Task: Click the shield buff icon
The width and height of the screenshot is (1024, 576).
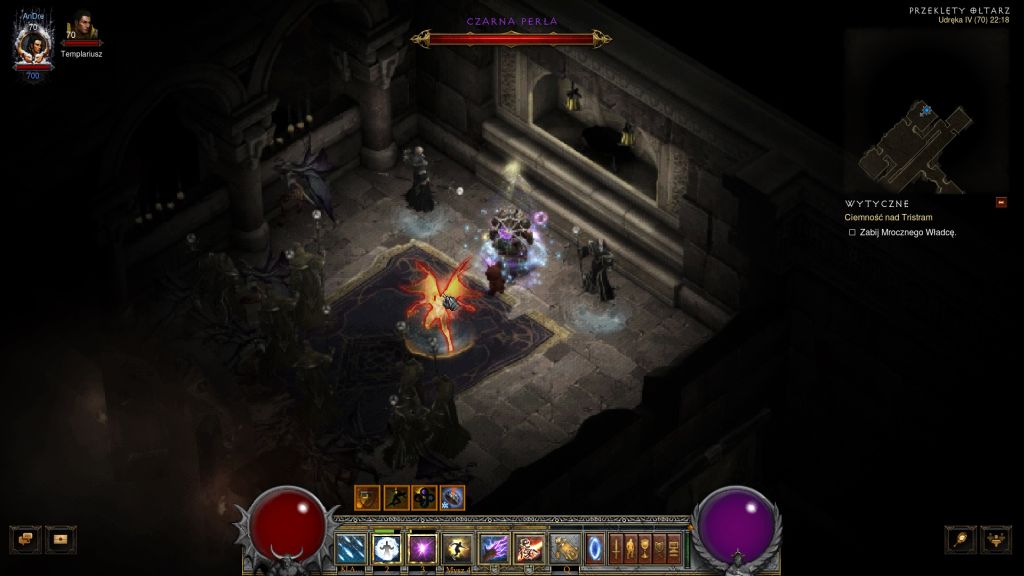Action: click(x=367, y=497)
